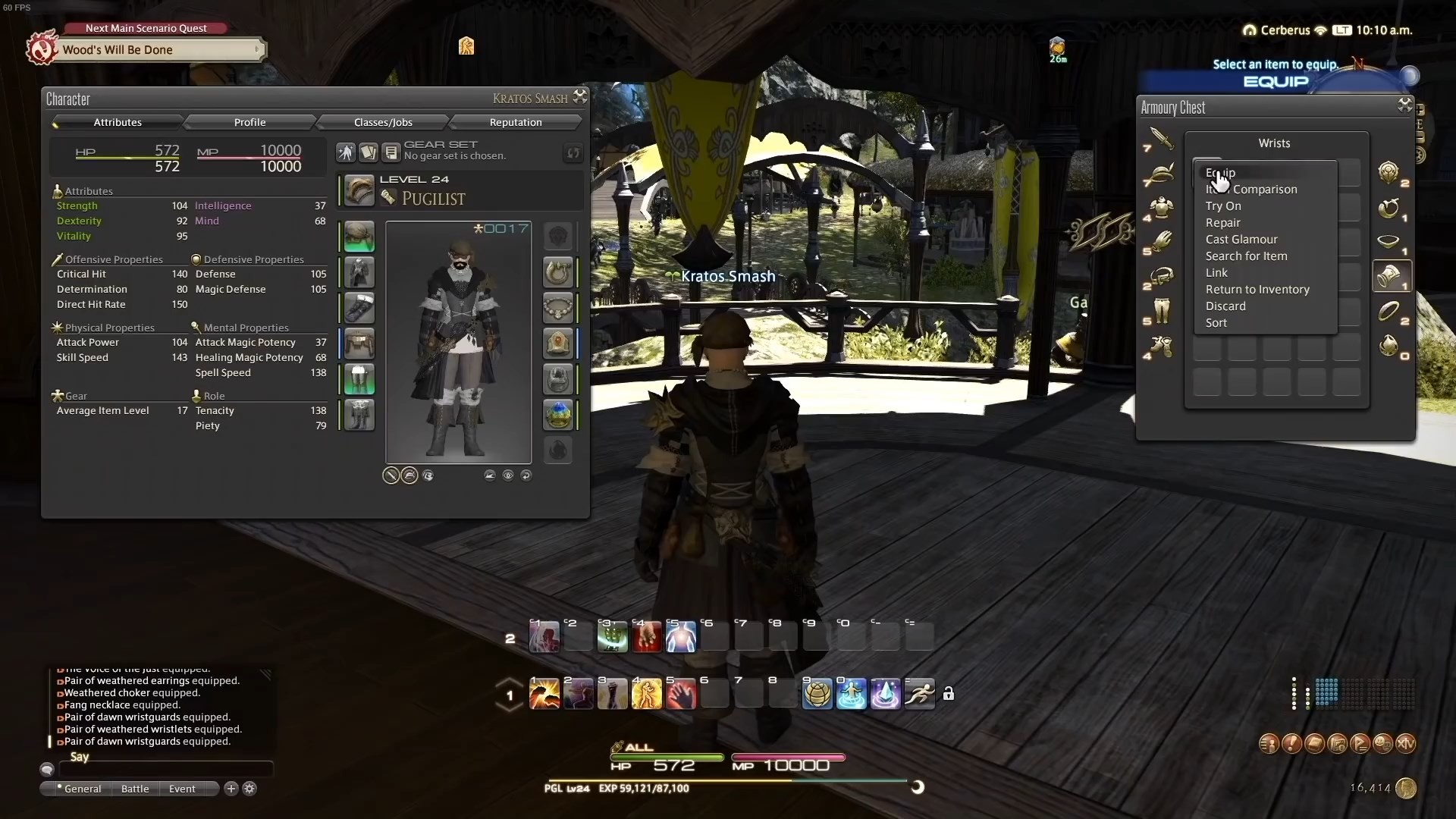Click the Armoury Chest settings gear icon

[1404, 105]
